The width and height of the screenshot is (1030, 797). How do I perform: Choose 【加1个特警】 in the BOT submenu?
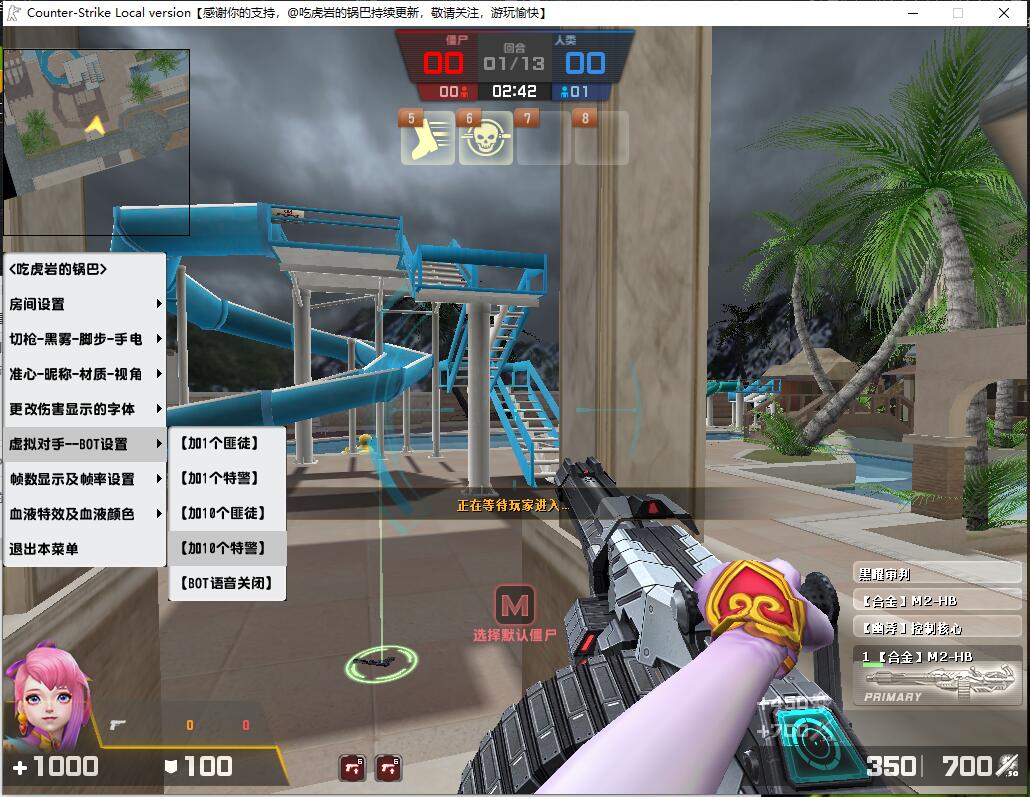click(x=227, y=478)
